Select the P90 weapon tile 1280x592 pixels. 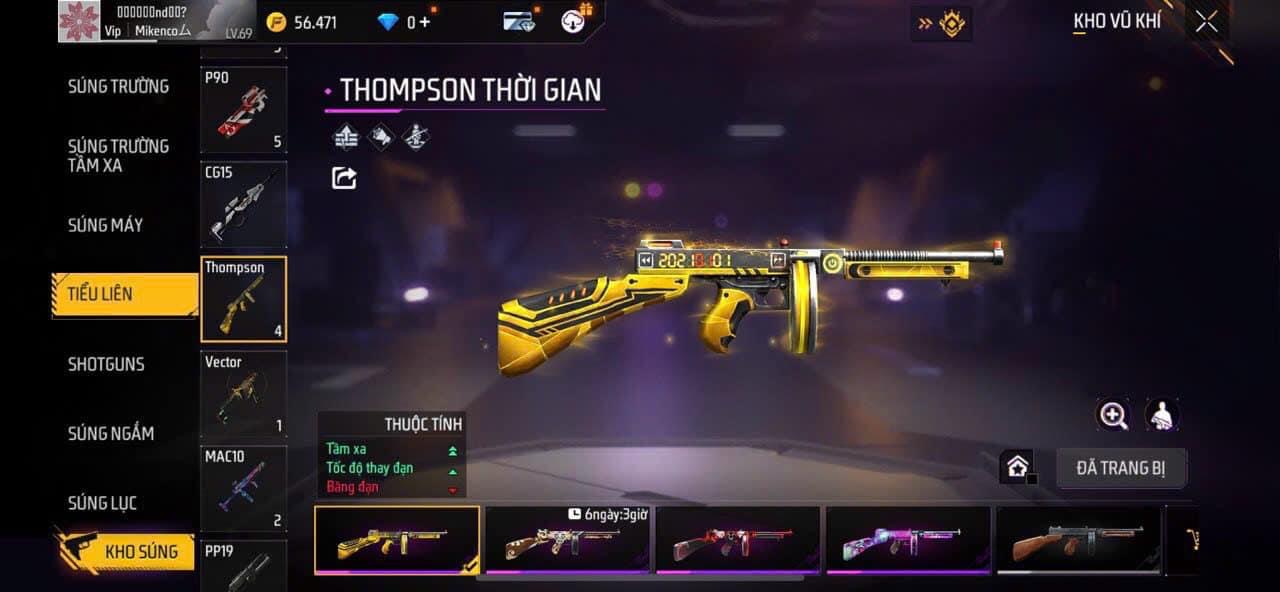[x=243, y=110]
